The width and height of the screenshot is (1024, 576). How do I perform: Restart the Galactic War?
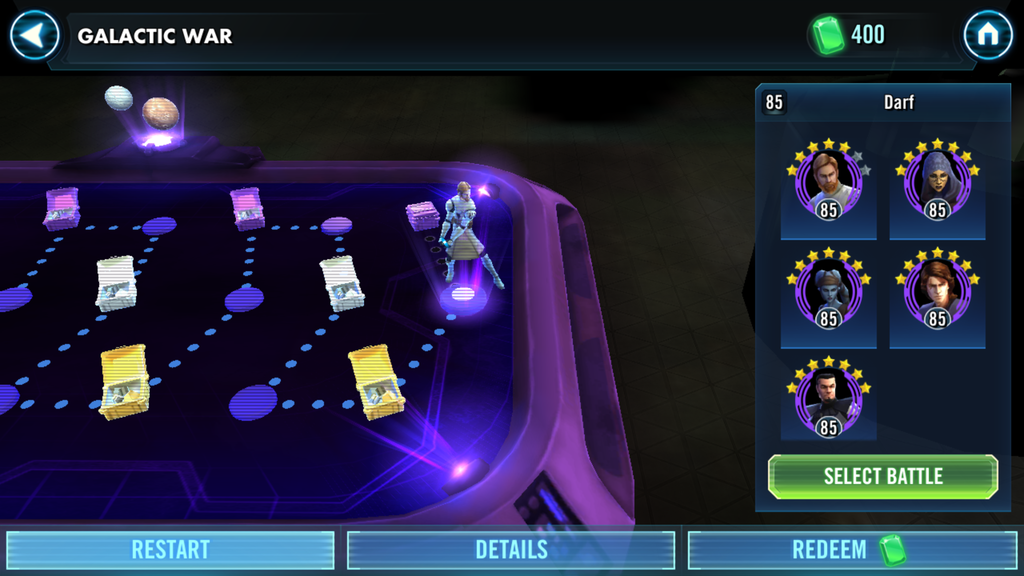tap(170, 549)
